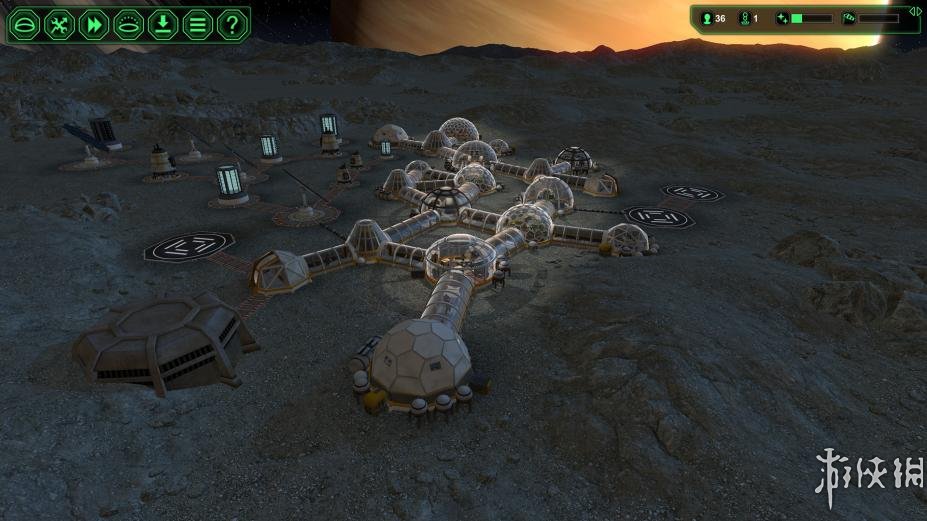Show help via the question mark button

(232, 25)
